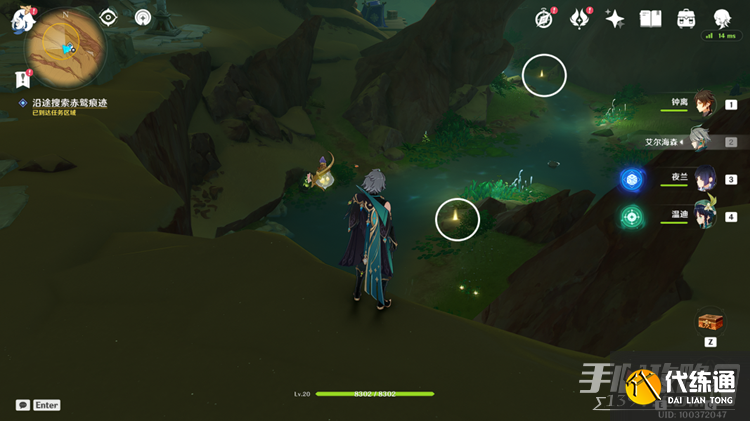Switch to party member 钟离
The height and width of the screenshot is (421, 750).
coord(705,103)
